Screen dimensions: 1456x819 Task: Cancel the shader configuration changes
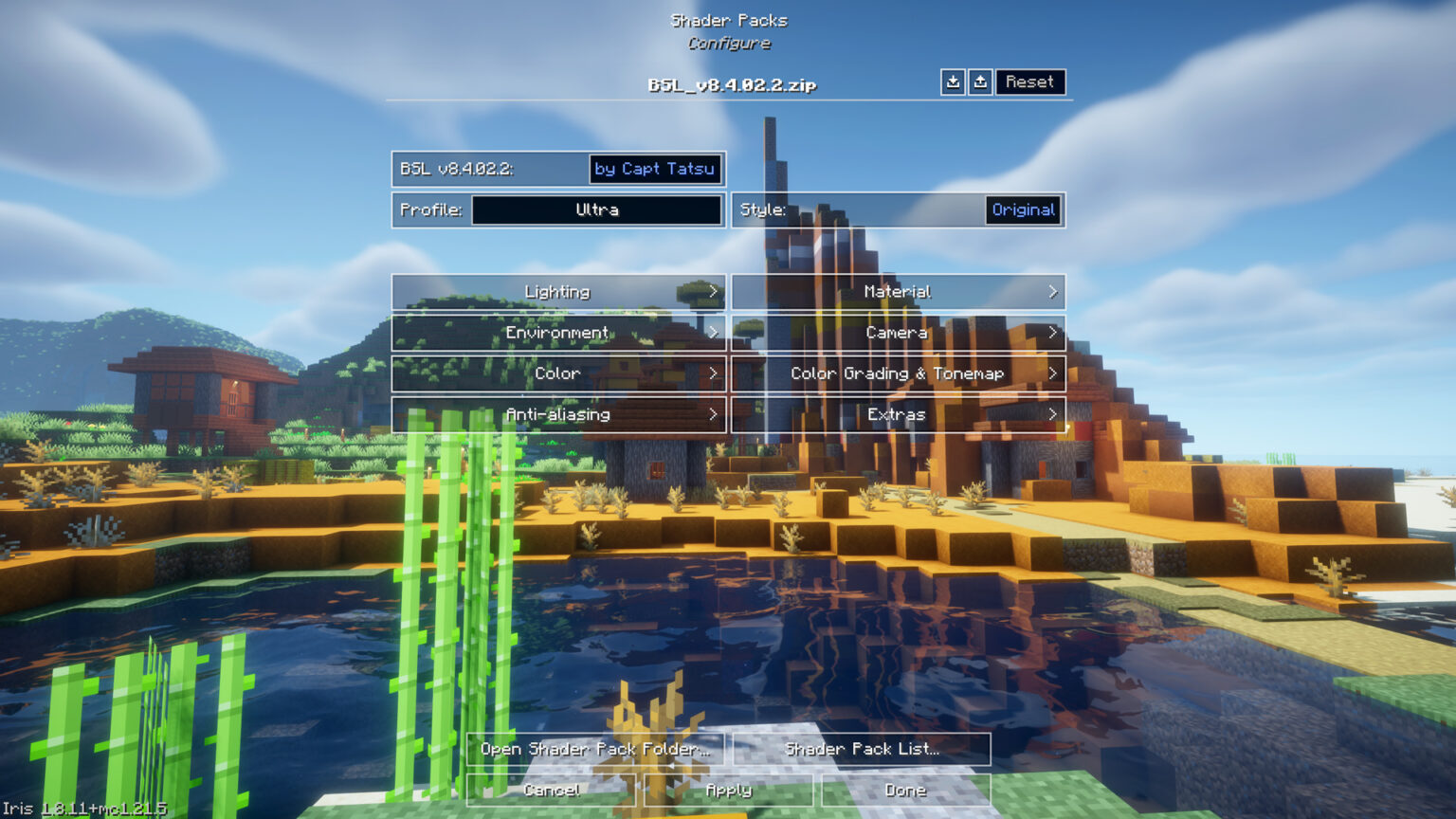tap(553, 790)
